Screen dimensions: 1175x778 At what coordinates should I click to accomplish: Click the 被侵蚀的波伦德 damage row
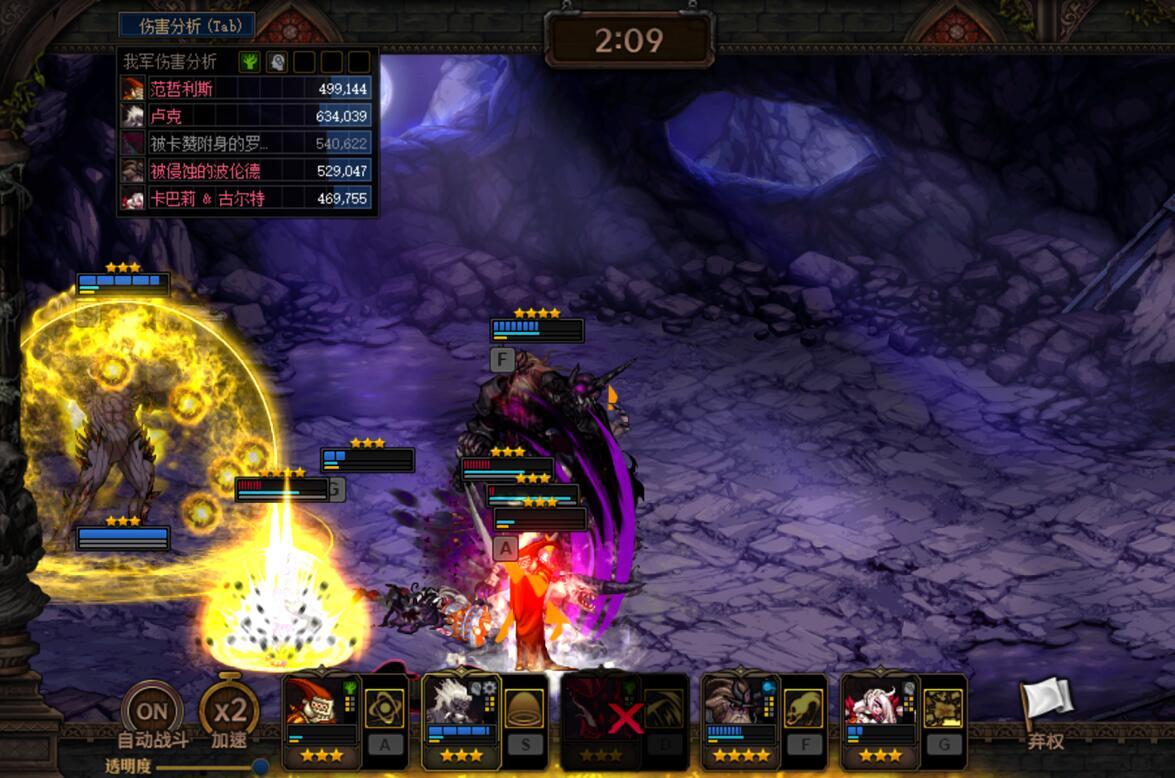click(246, 171)
